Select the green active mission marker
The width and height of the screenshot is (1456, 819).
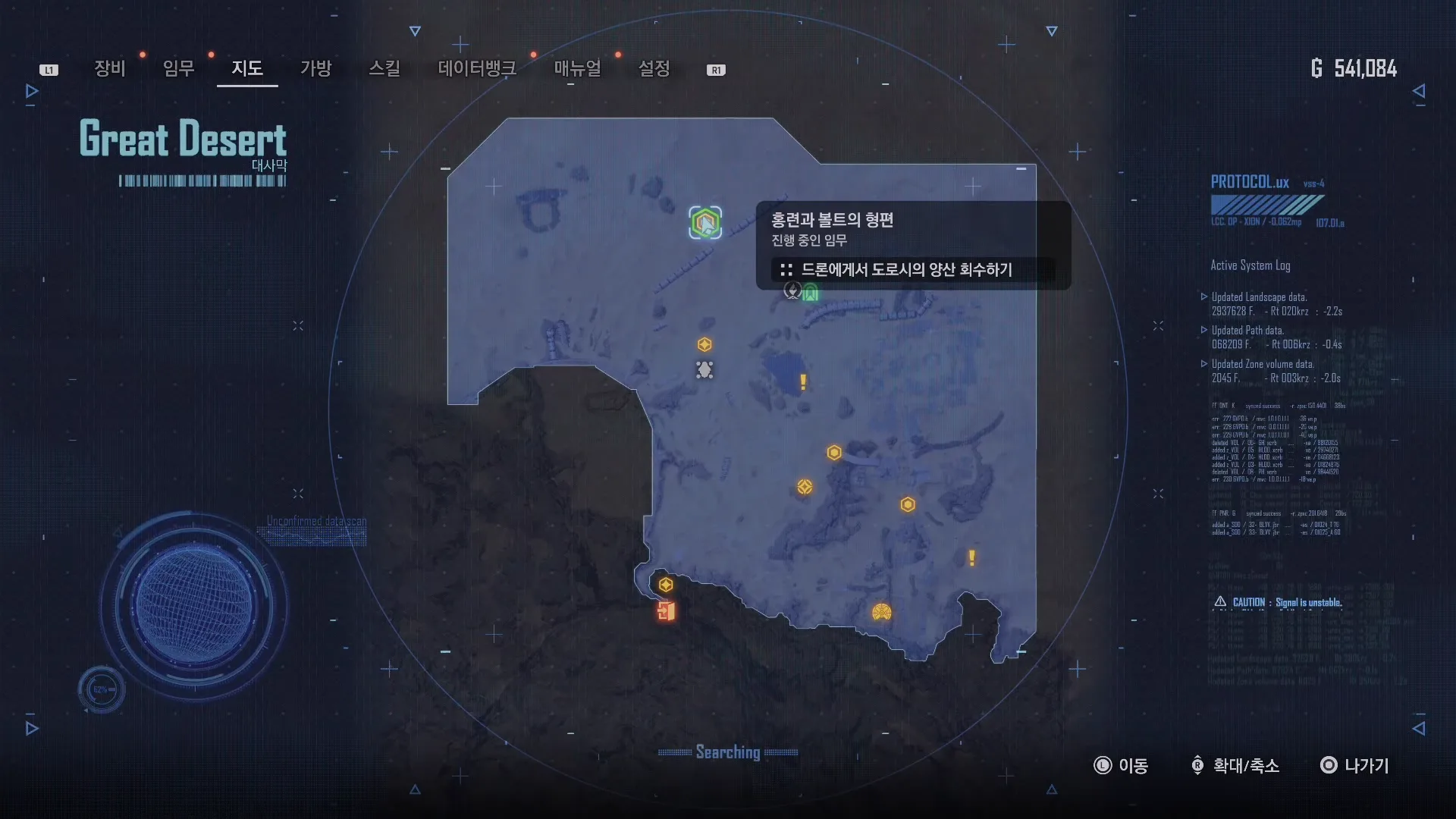pyautogui.click(x=705, y=223)
